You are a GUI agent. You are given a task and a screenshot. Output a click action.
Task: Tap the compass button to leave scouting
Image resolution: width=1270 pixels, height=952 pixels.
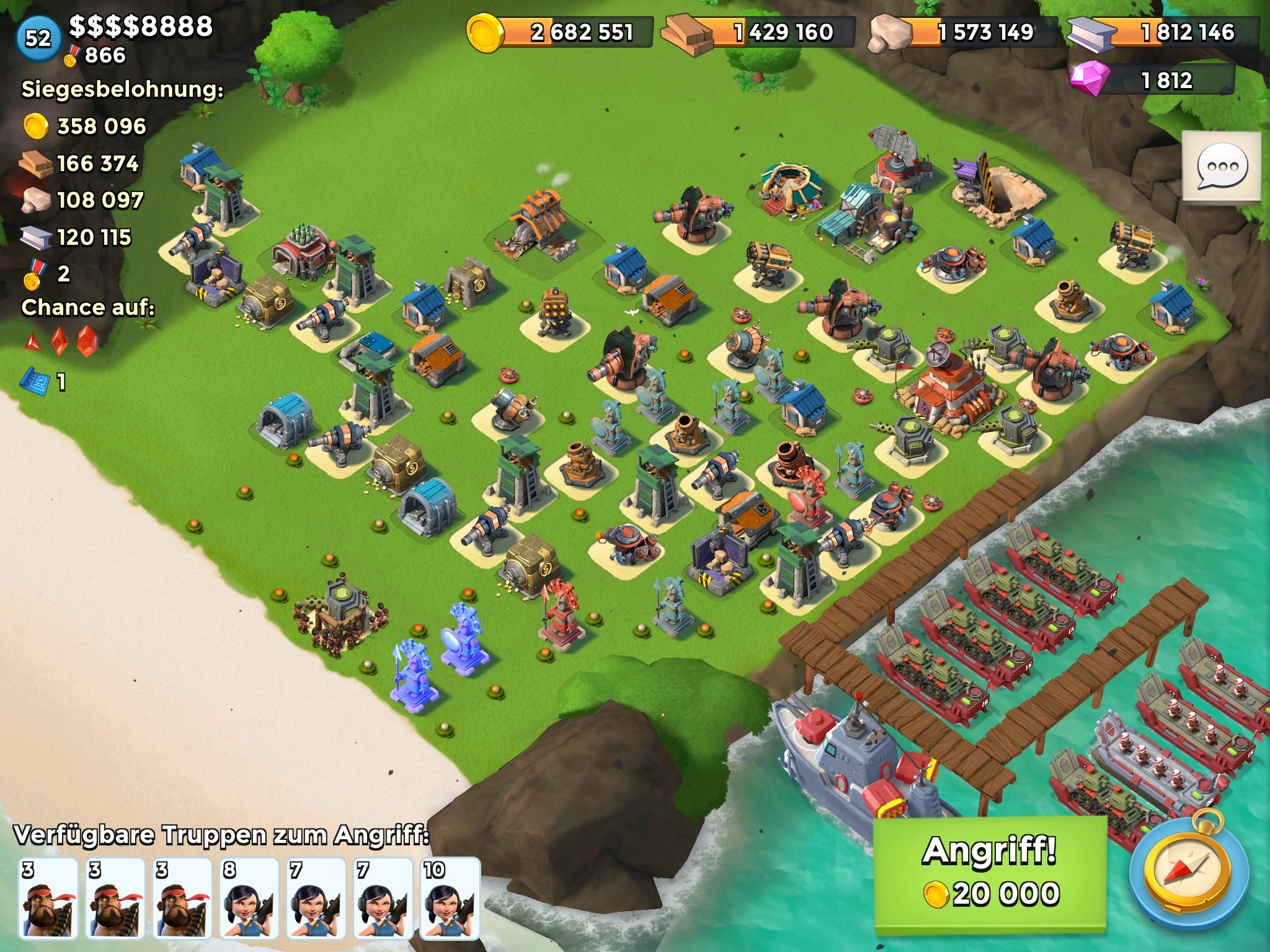pos(1187,873)
